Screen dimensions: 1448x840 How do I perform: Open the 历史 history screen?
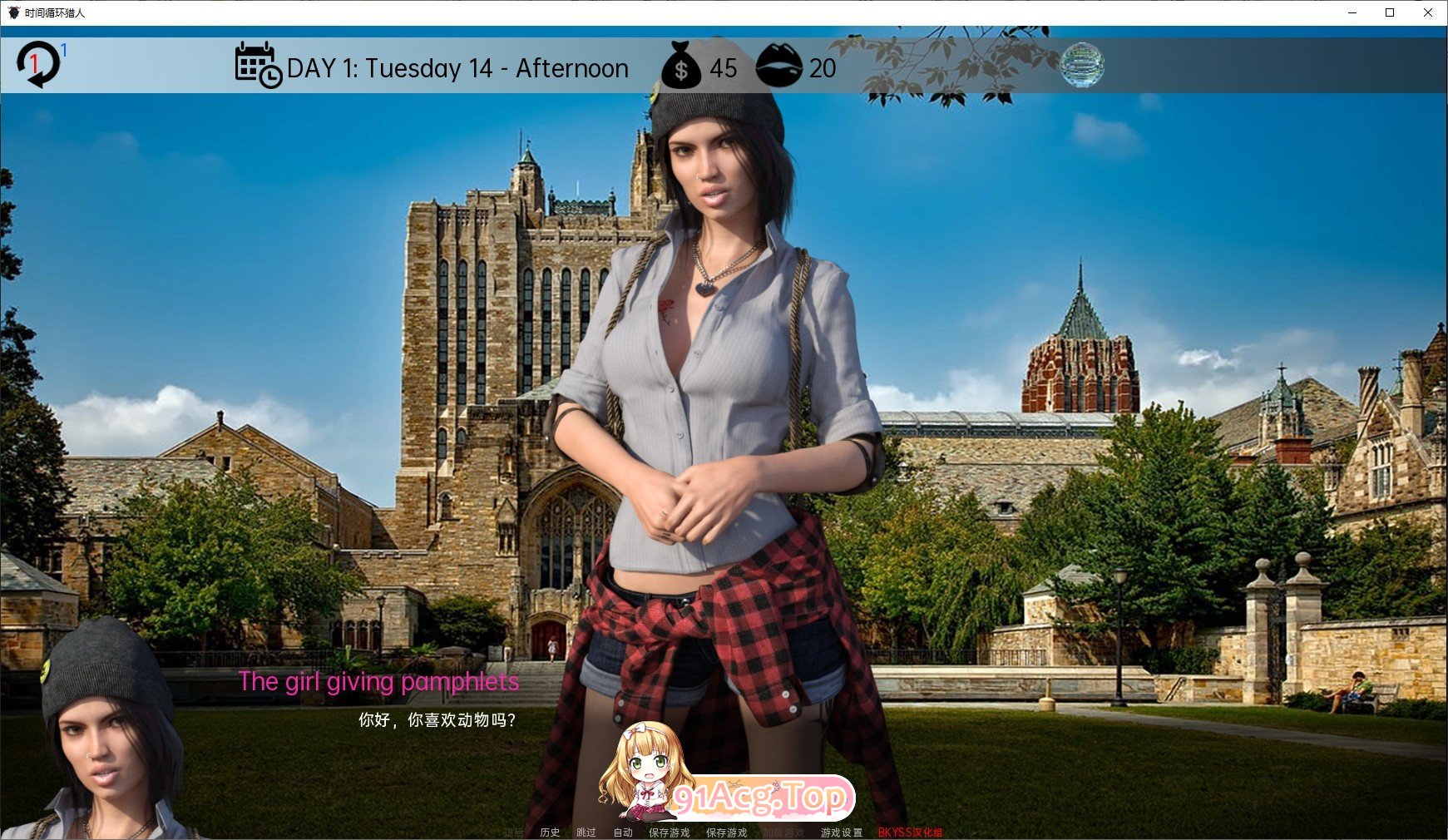[x=548, y=831]
